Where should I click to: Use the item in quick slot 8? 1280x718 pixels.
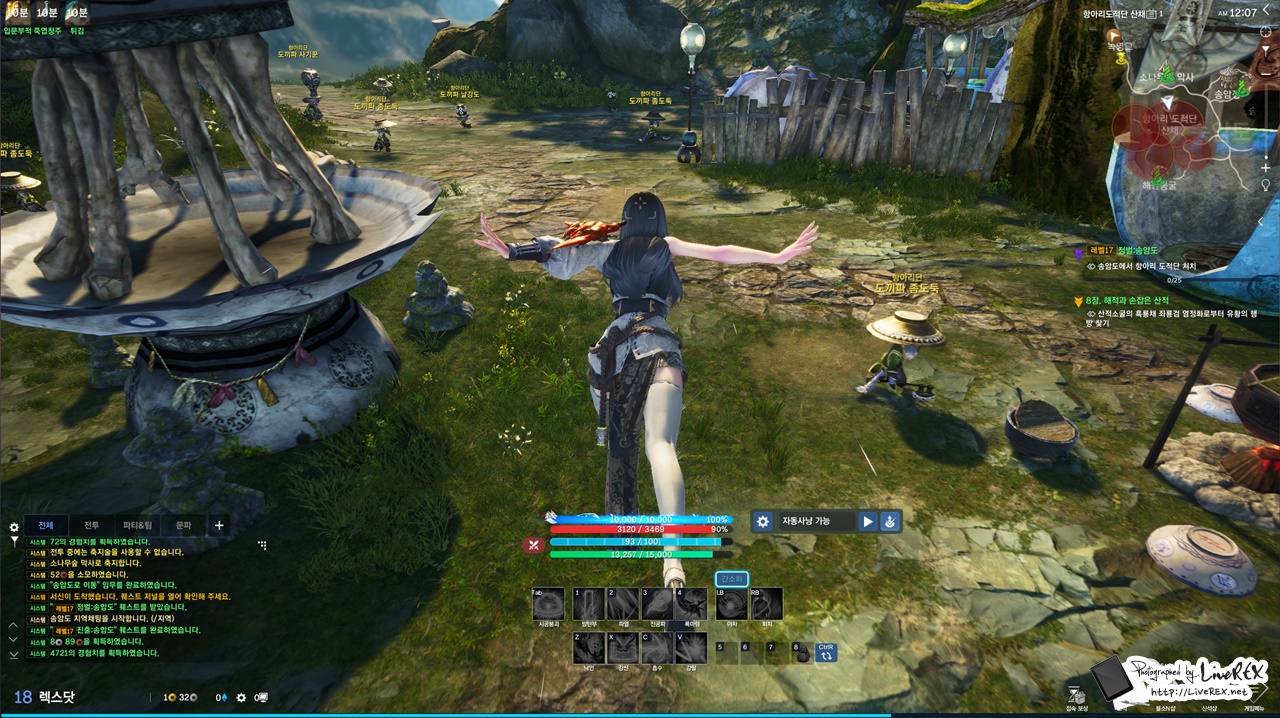[x=802, y=652]
